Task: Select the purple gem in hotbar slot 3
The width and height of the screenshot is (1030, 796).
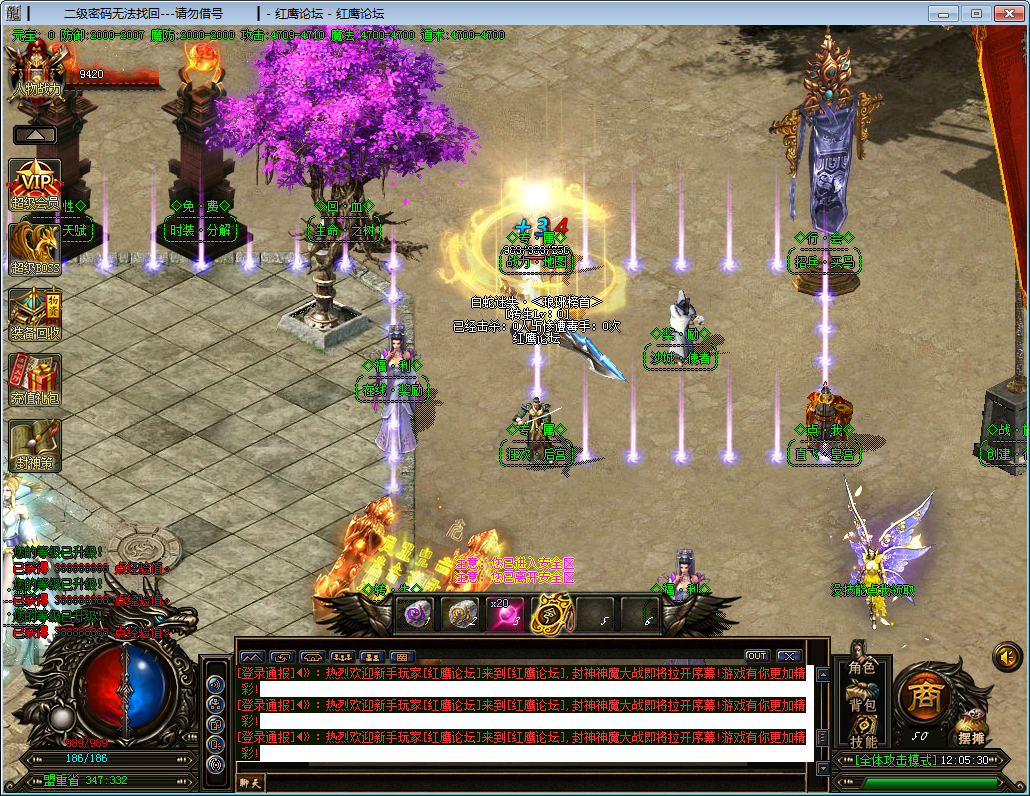Action: coord(505,613)
